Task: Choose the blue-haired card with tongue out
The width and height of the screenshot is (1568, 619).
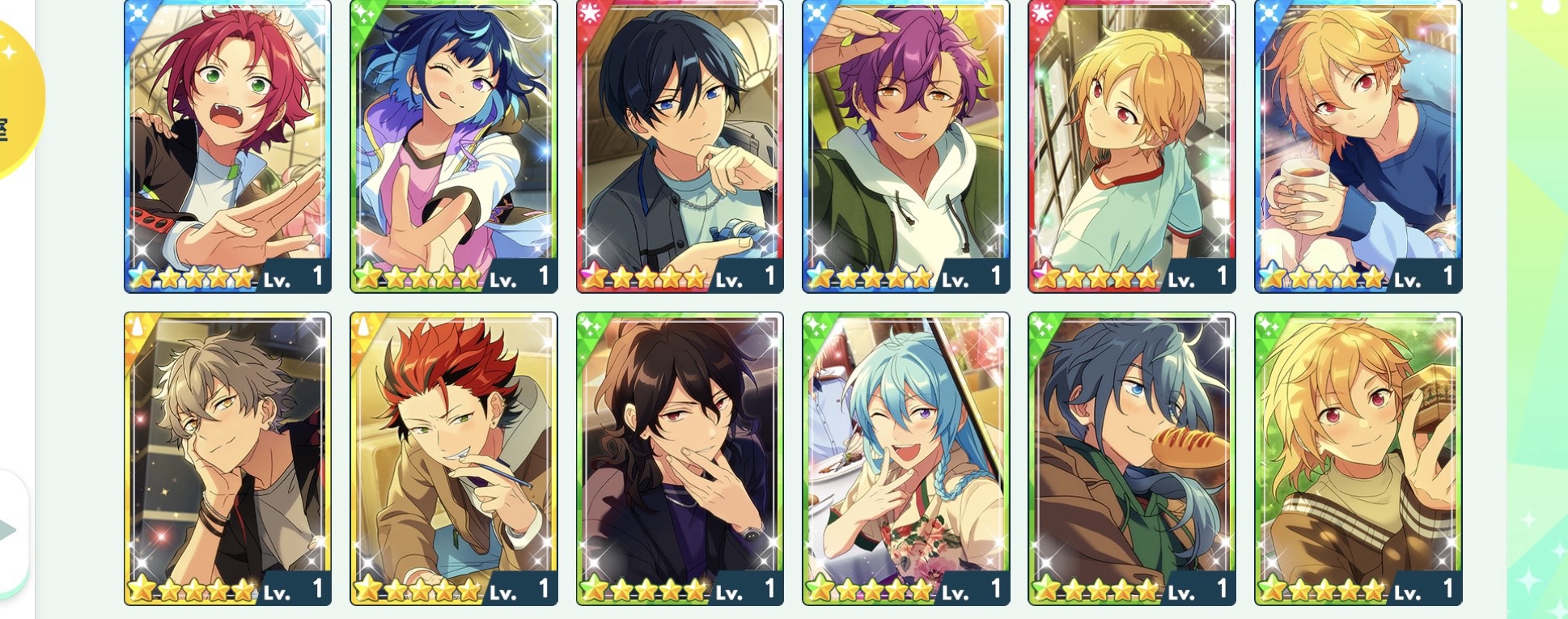Action: click(453, 146)
